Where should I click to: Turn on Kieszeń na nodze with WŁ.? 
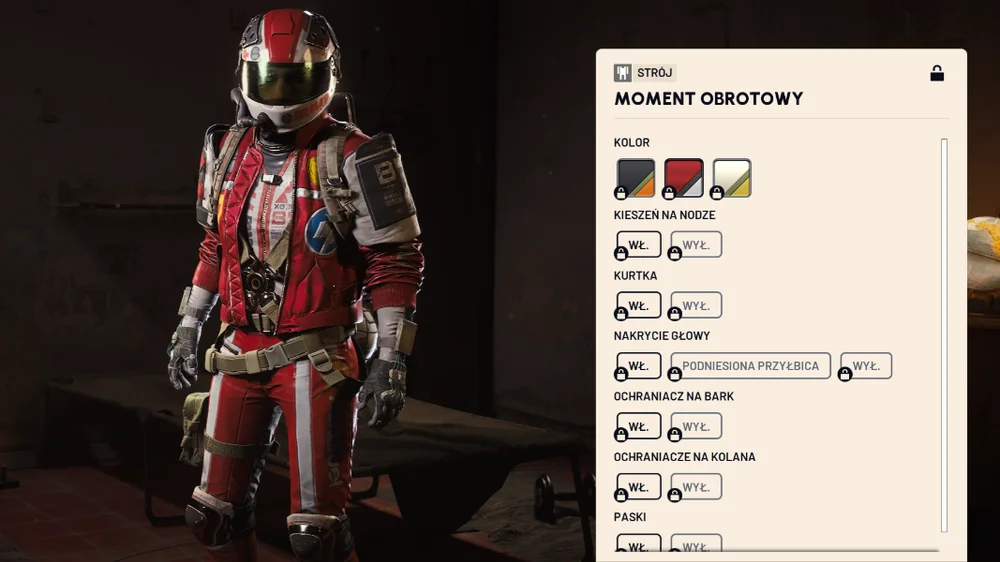[x=639, y=245]
